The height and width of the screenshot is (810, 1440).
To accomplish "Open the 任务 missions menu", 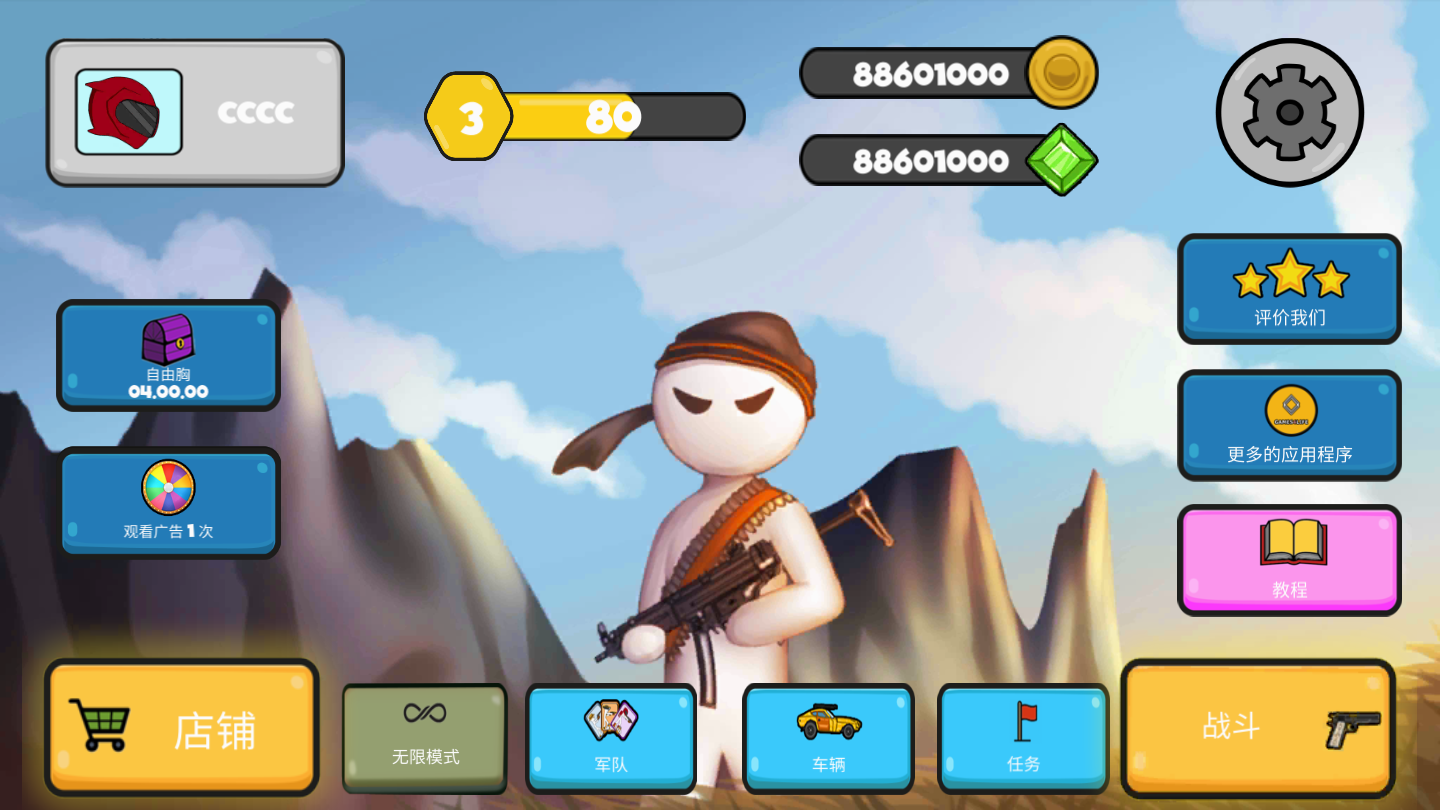I will [1023, 738].
